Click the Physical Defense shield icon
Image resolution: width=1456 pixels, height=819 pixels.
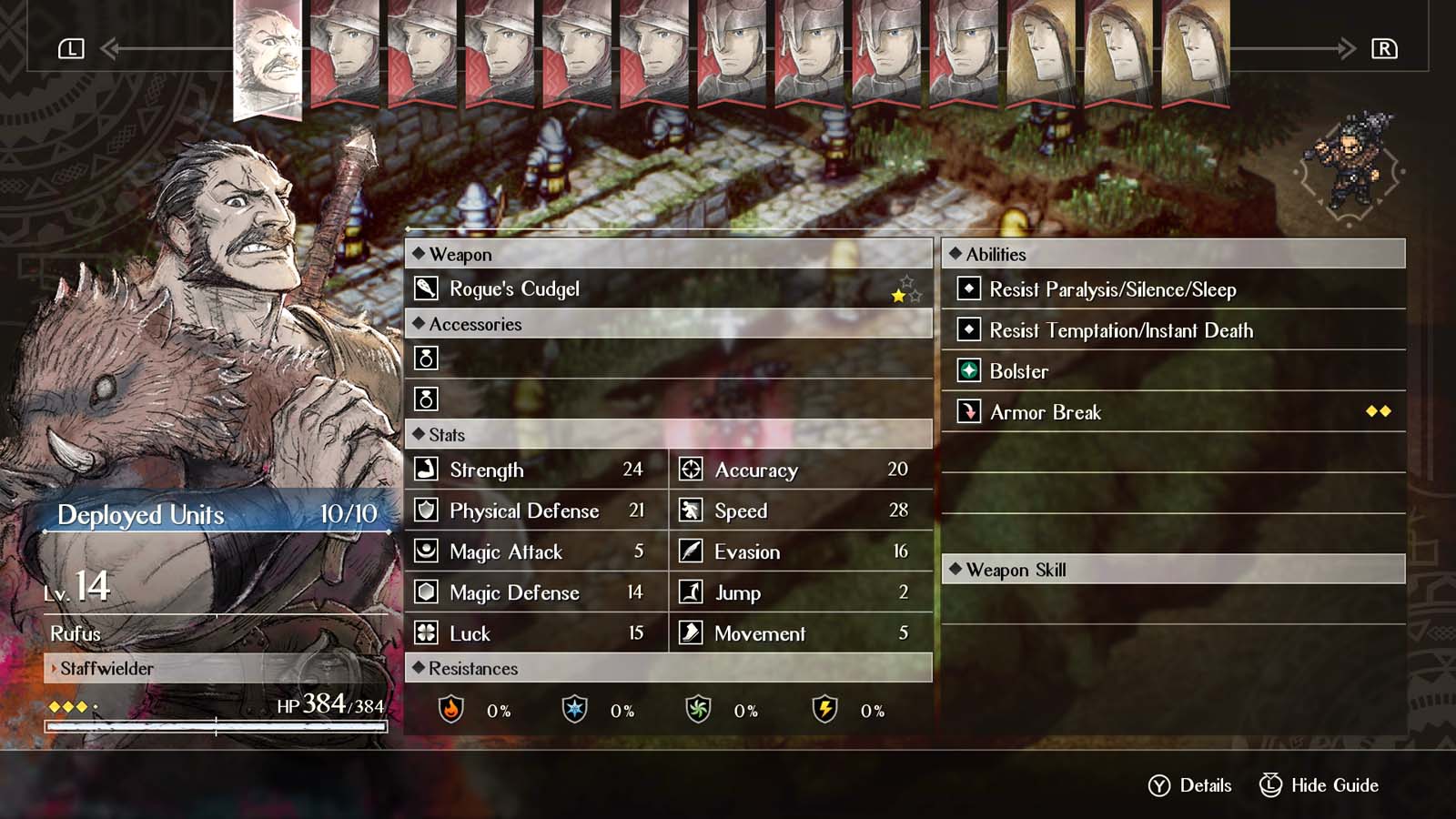point(426,511)
